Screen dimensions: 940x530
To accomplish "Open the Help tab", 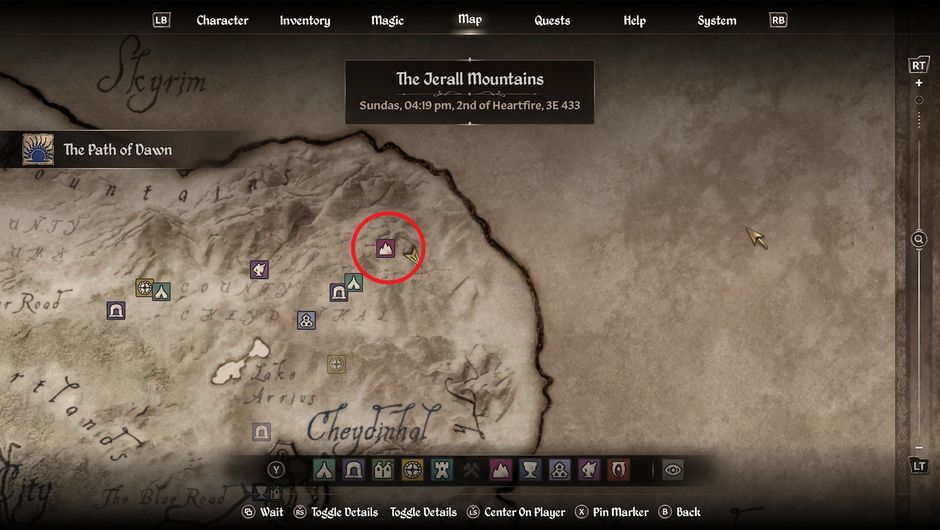I will [x=634, y=20].
